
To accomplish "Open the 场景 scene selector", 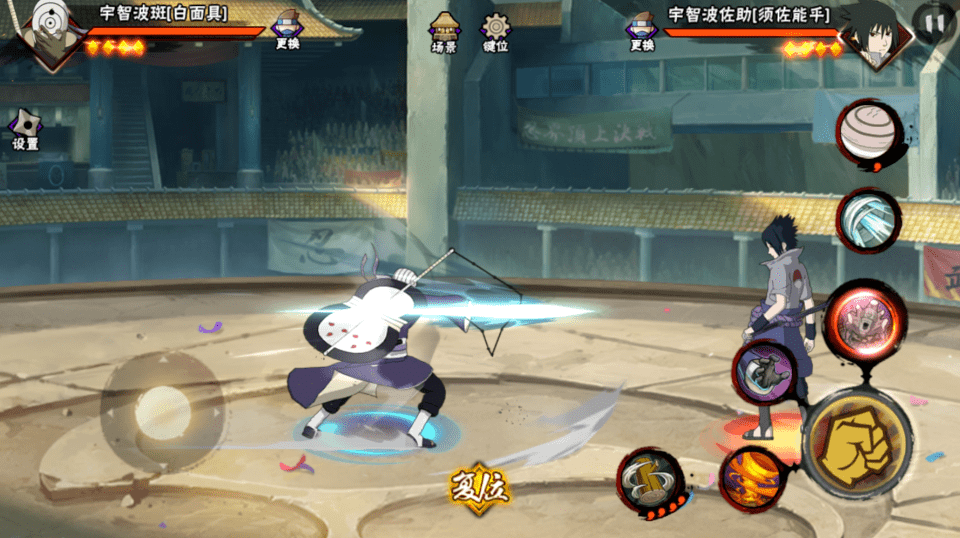I will click(x=444, y=31).
